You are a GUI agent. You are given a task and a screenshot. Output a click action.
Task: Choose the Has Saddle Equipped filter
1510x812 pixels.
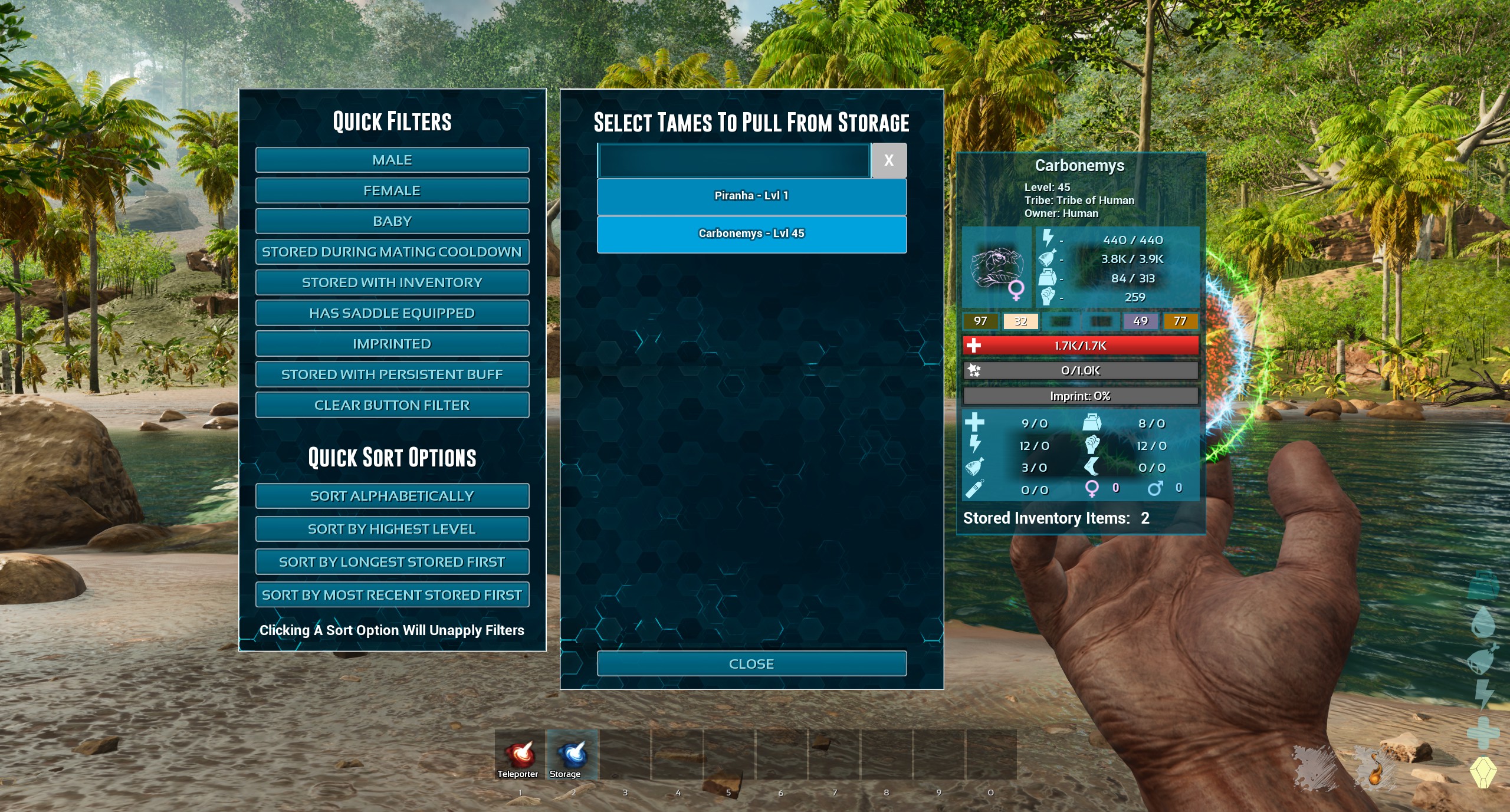(392, 313)
